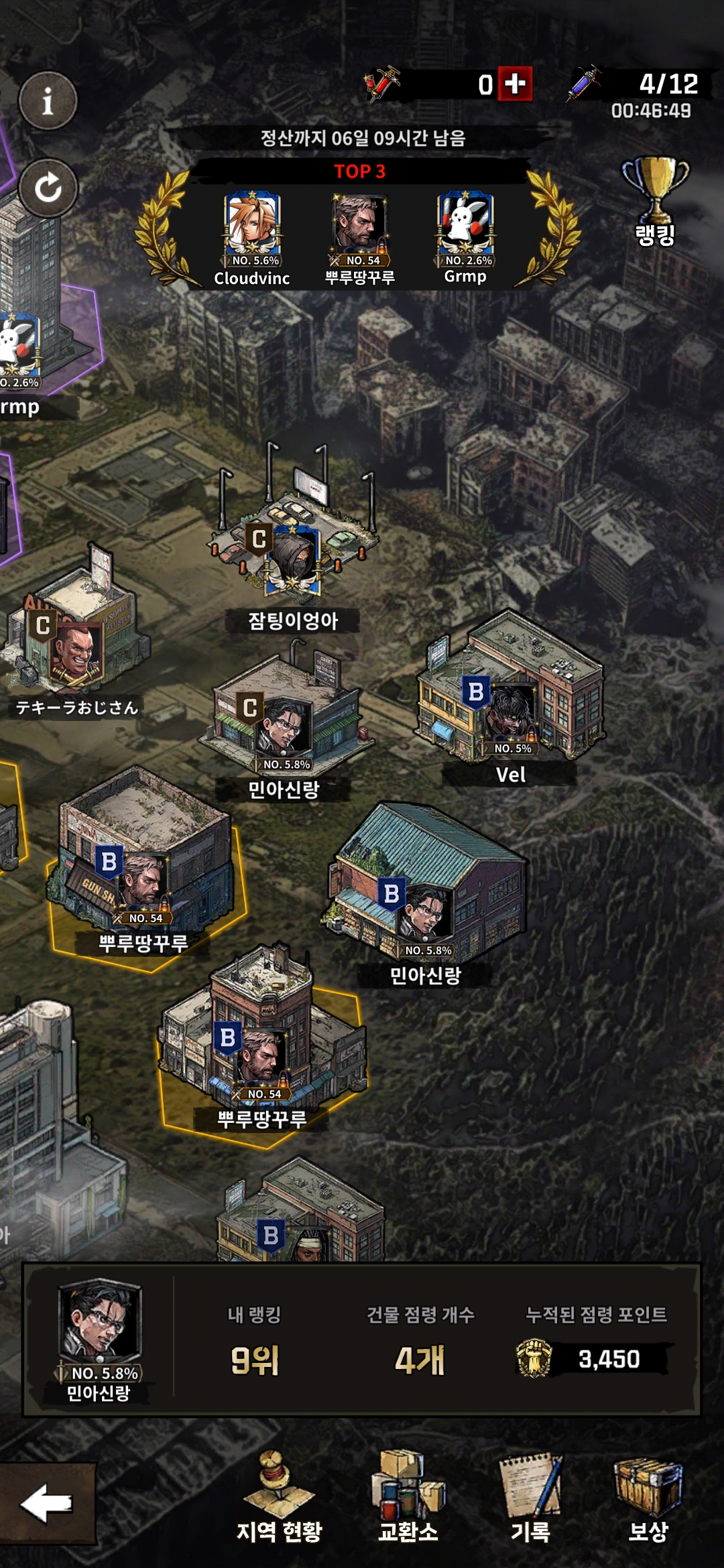This screenshot has width=724, height=1568.
Task: Click the circular refresh arrow button
Action: pyautogui.click(x=48, y=188)
